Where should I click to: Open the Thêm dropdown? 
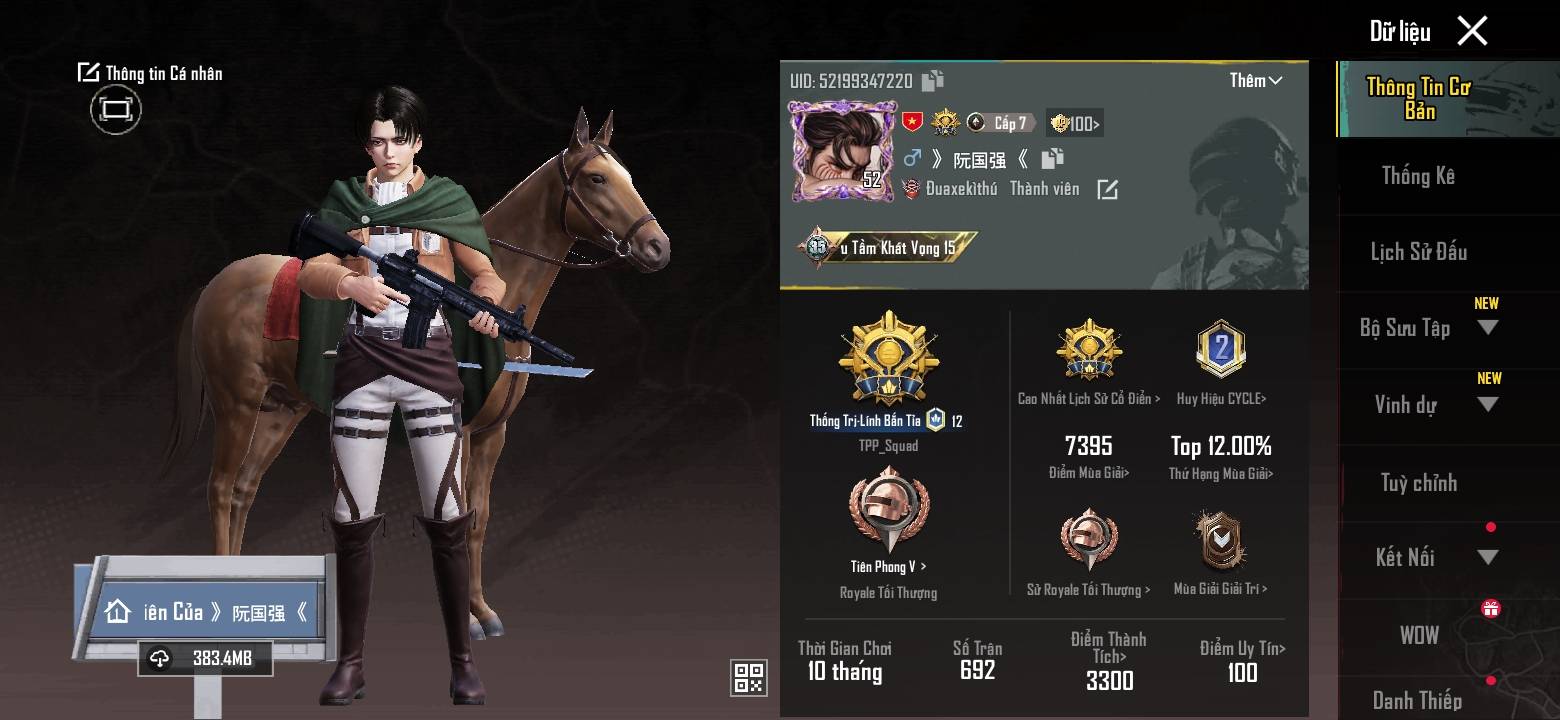pos(1256,81)
